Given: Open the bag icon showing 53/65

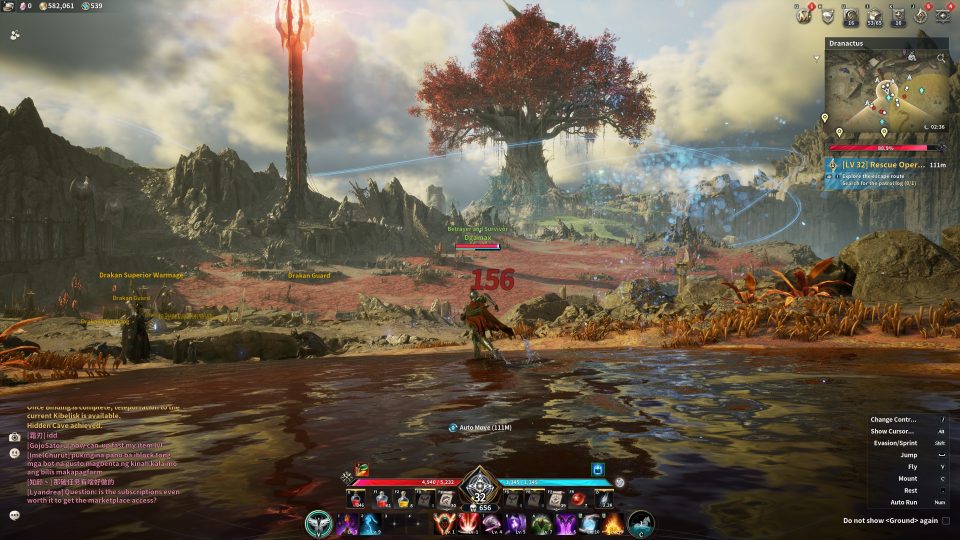Looking at the screenshot, I should [874, 16].
